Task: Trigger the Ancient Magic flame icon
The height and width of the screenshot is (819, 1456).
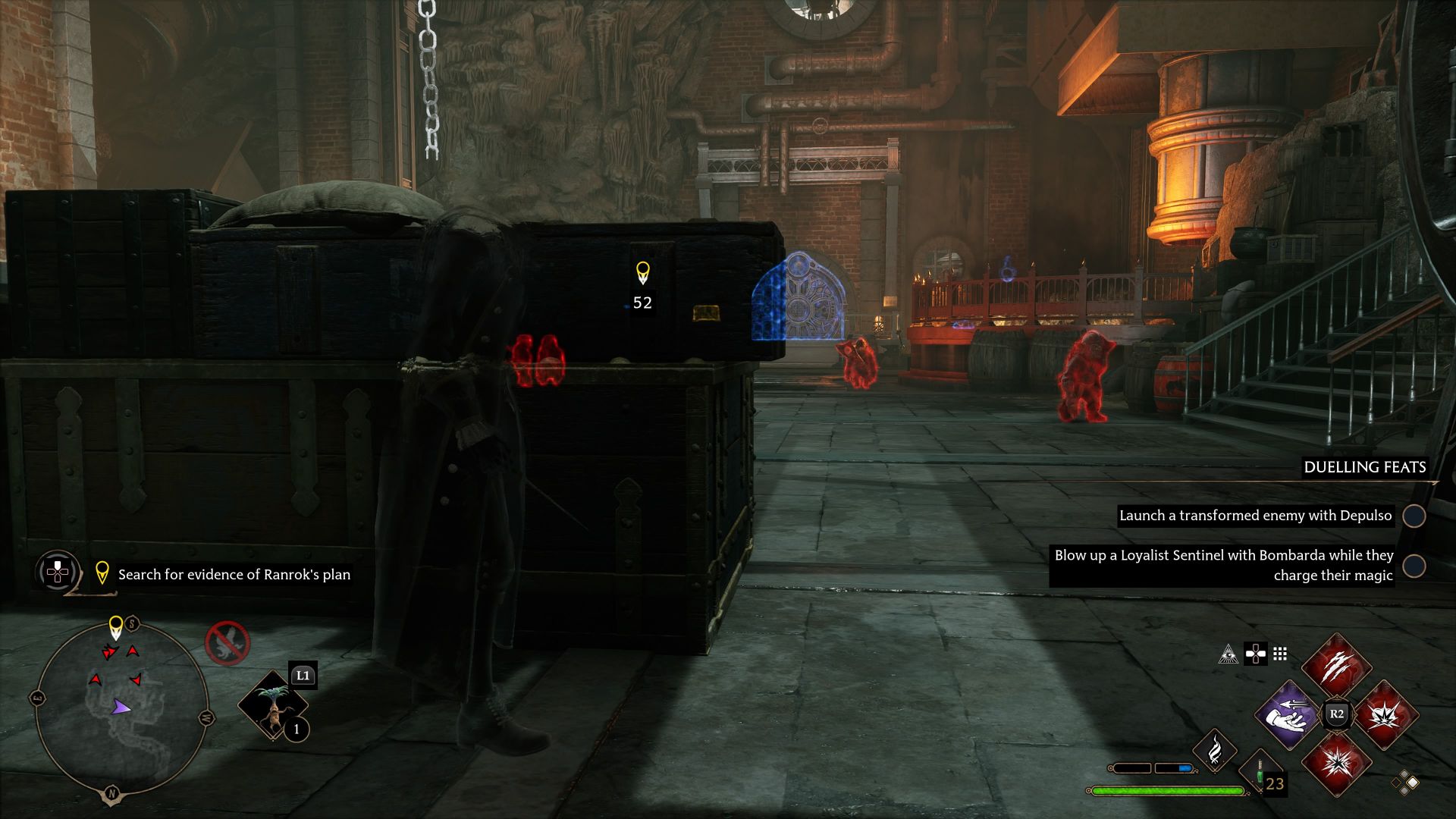Action: click(x=1215, y=749)
